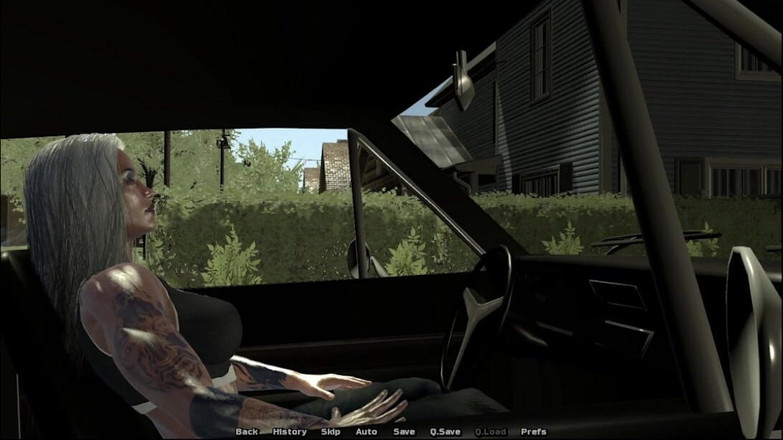Toggle Auto advance
This screenshot has width=783, height=440.
tap(366, 432)
